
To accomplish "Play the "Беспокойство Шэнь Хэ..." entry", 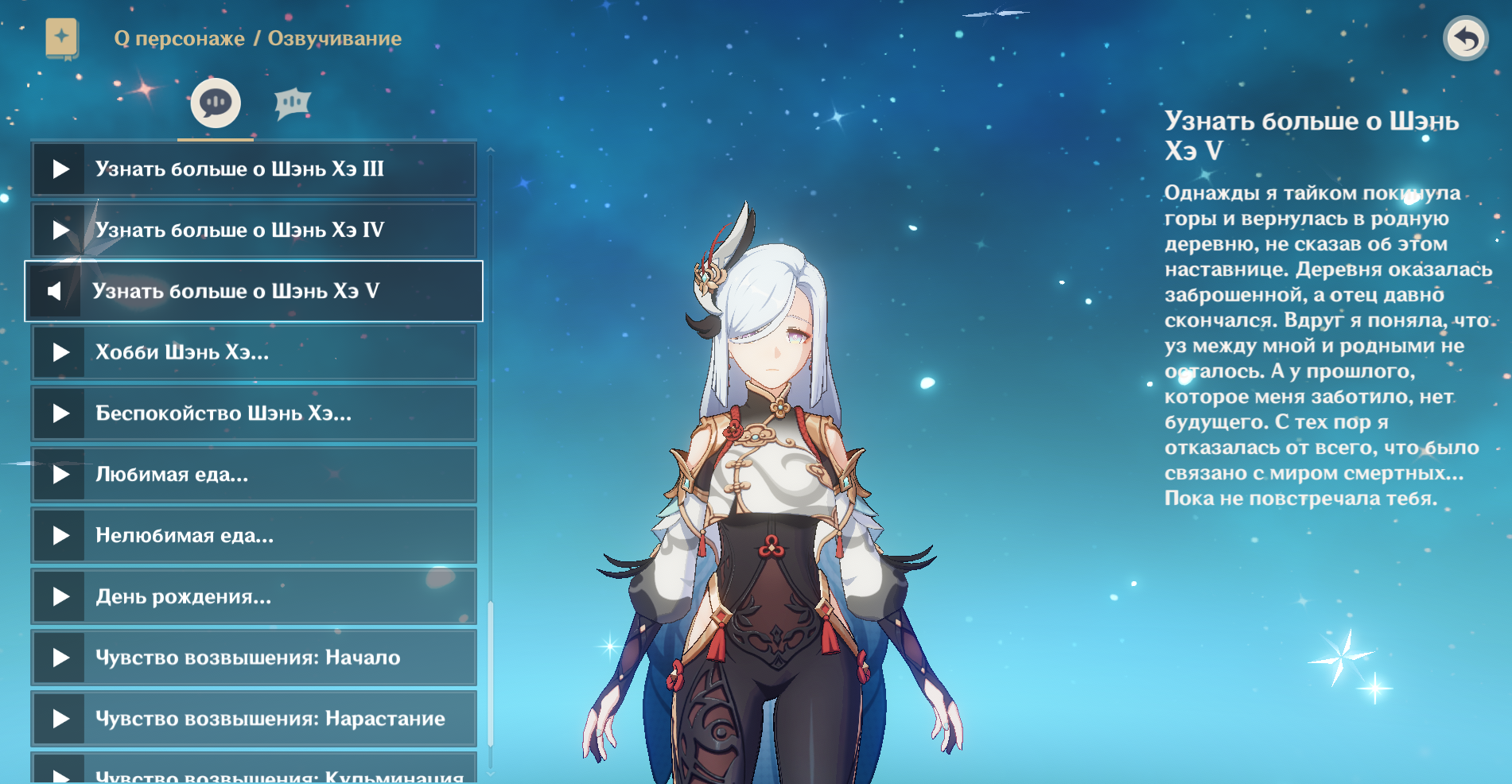I will 253,413.
